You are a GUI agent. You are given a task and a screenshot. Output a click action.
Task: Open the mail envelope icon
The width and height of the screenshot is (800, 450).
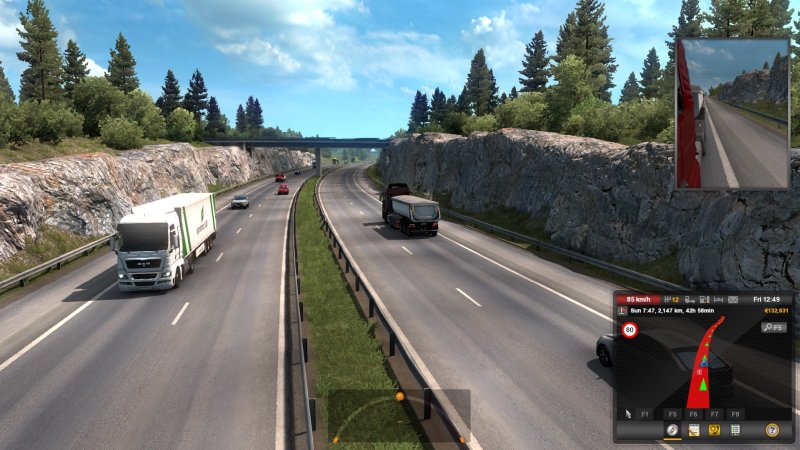pos(732,299)
